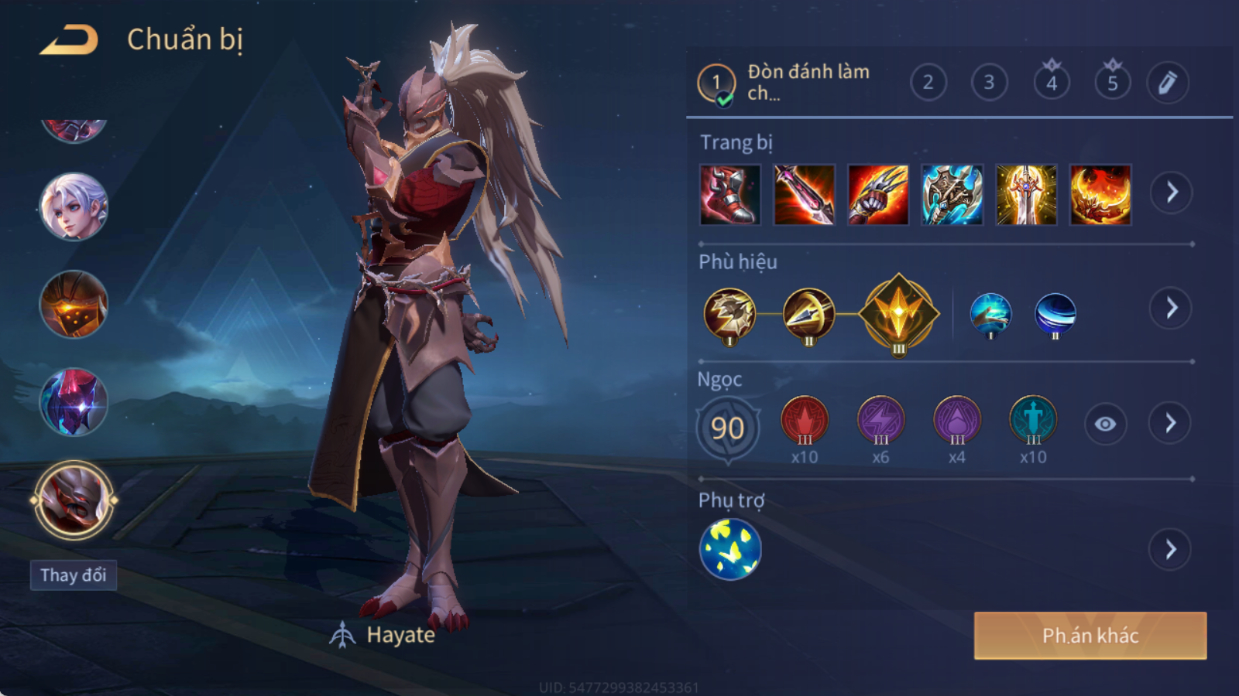Select the white-haired hero portrait
The width and height of the screenshot is (1239, 696).
point(73,207)
